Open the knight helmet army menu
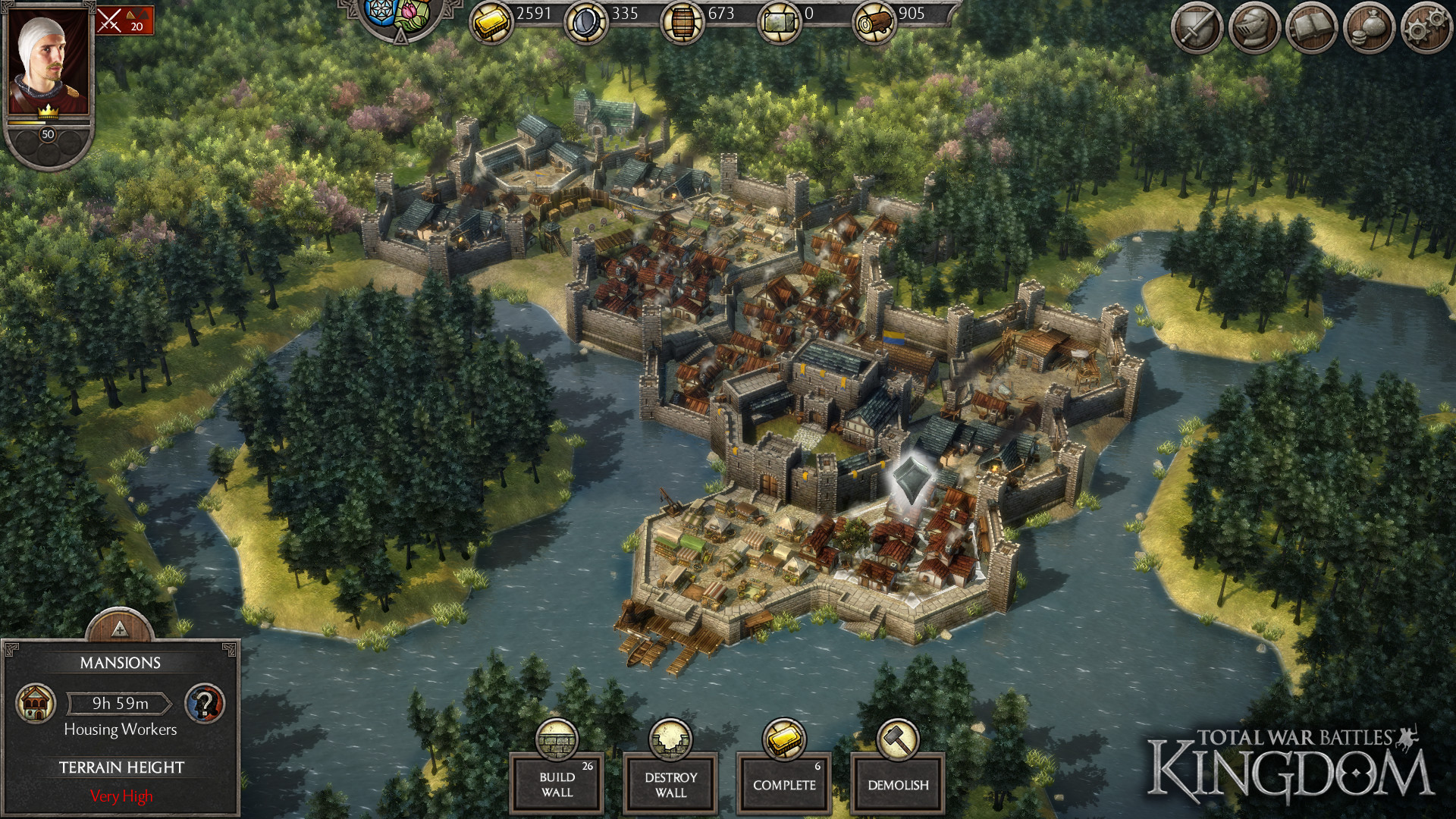This screenshot has height=819, width=1456. coord(1254,29)
